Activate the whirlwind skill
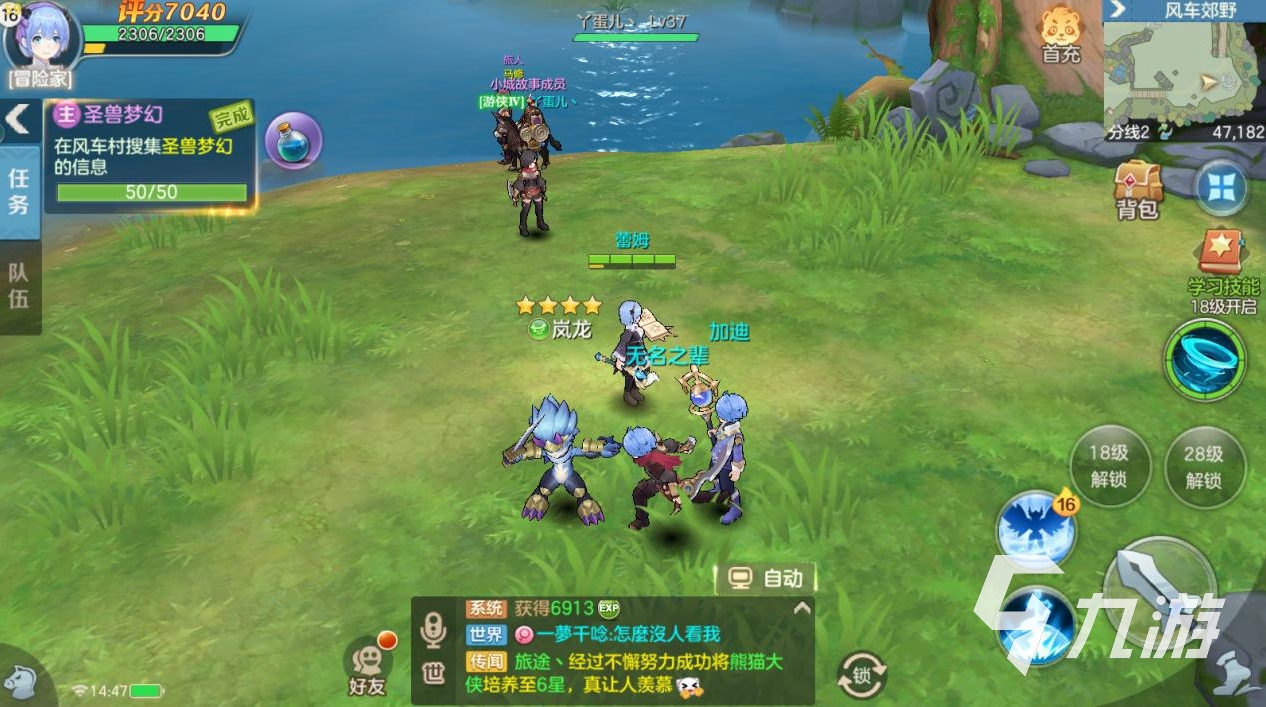1266x707 pixels. coord(1205,360)
